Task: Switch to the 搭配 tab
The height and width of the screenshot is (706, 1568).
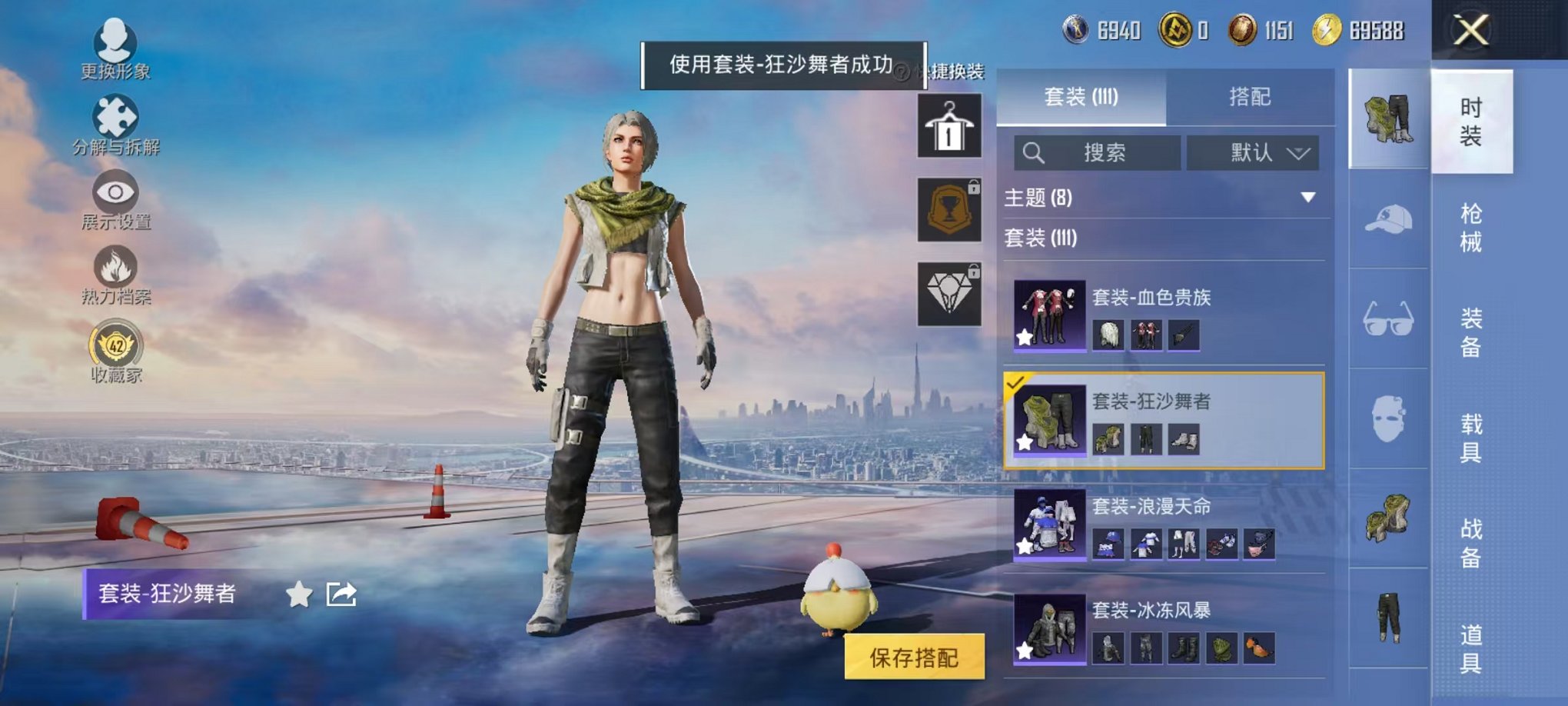Action: (x=1252, y=97)
